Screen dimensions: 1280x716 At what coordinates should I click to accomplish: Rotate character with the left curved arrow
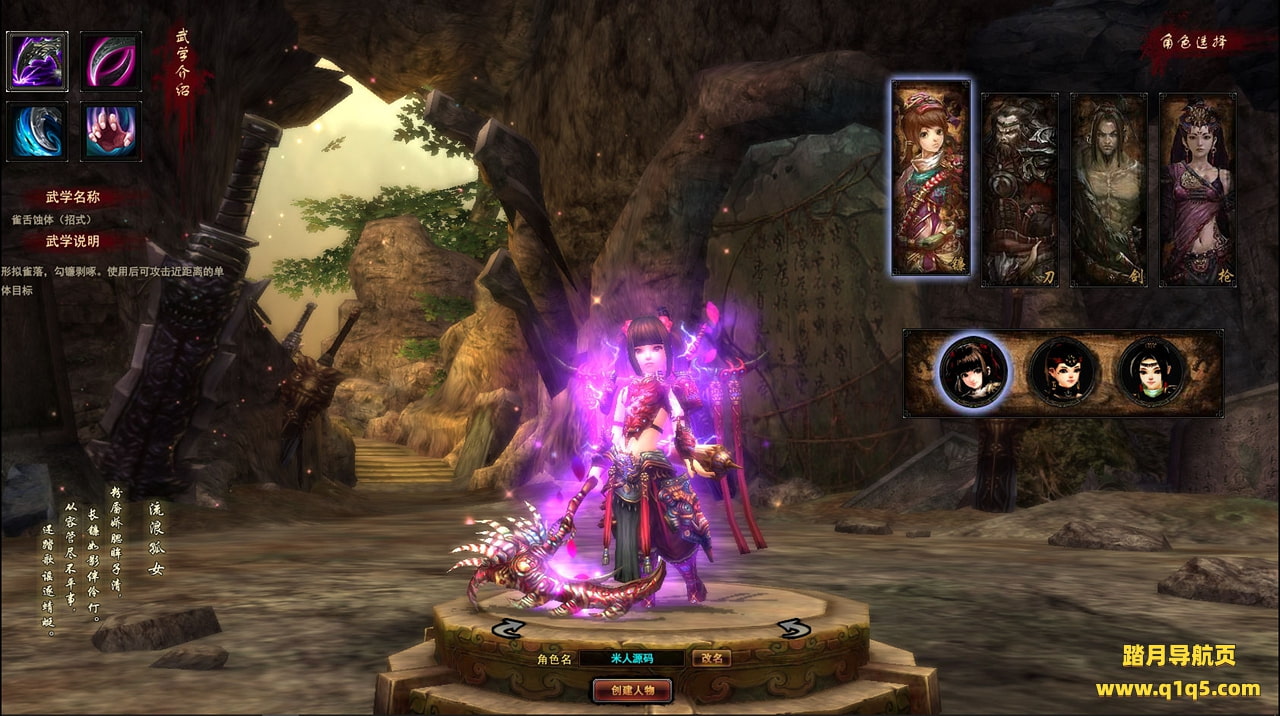509,628
